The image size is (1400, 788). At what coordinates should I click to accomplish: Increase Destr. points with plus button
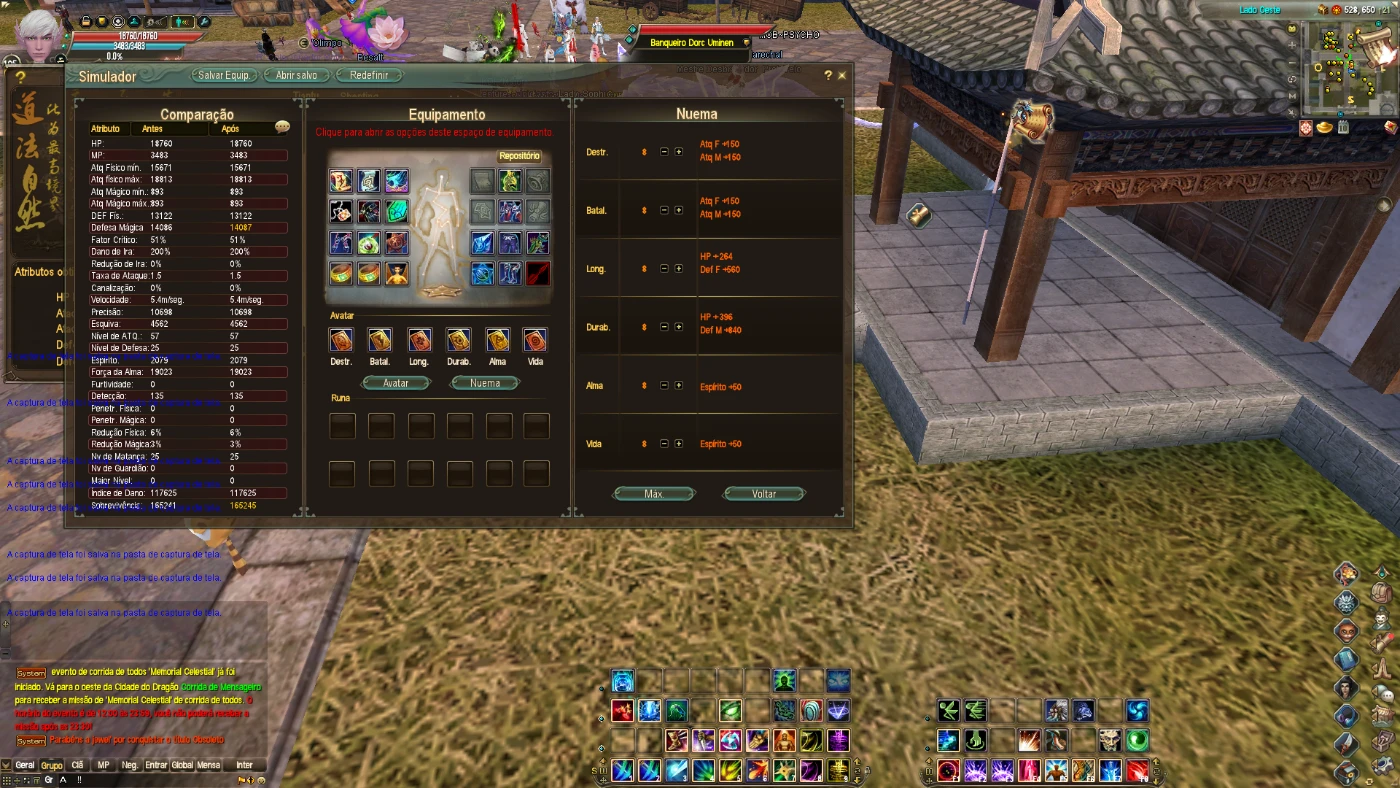click(x=678, y=151)
